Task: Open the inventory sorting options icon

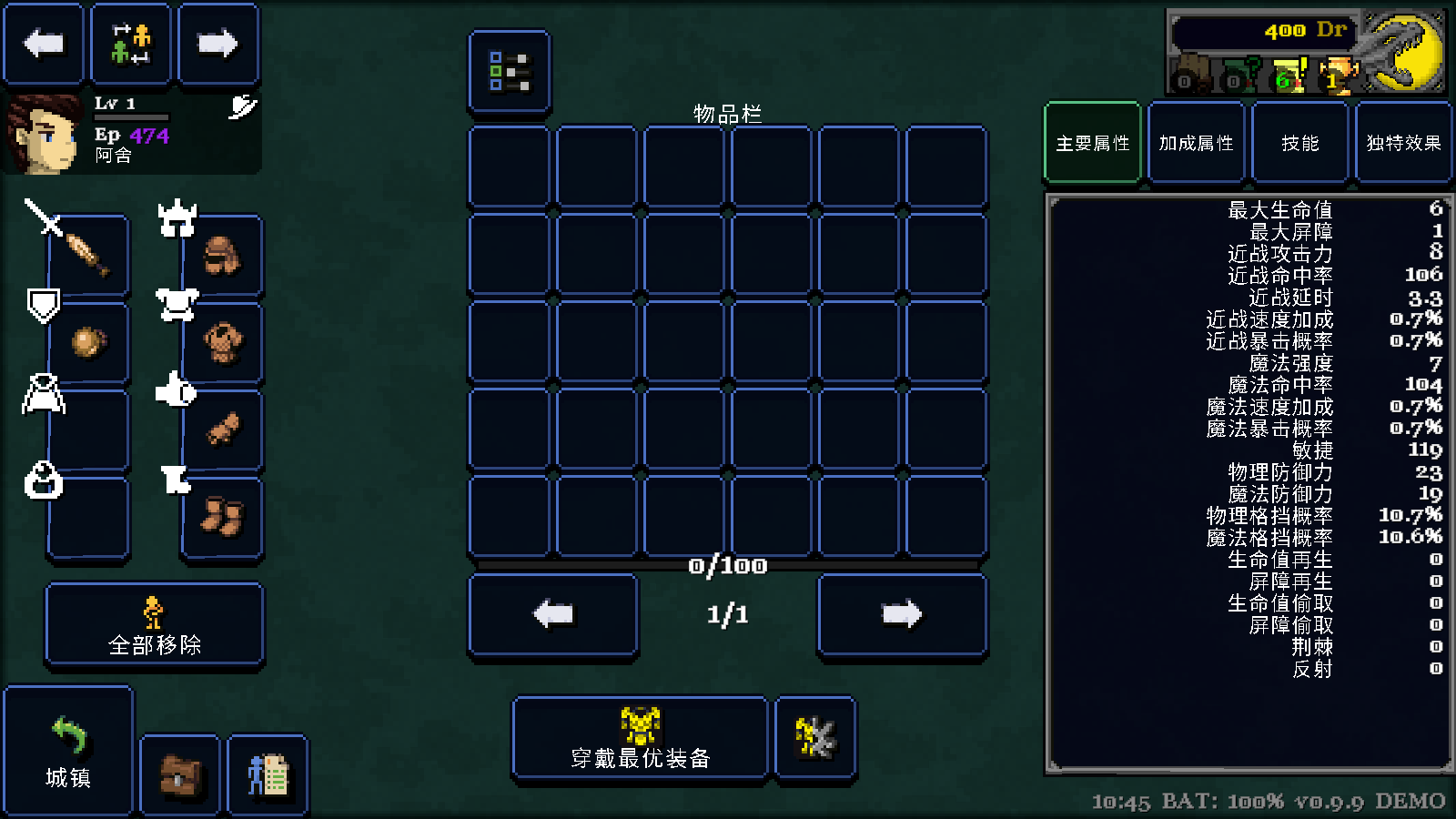Action: point(510,73)
